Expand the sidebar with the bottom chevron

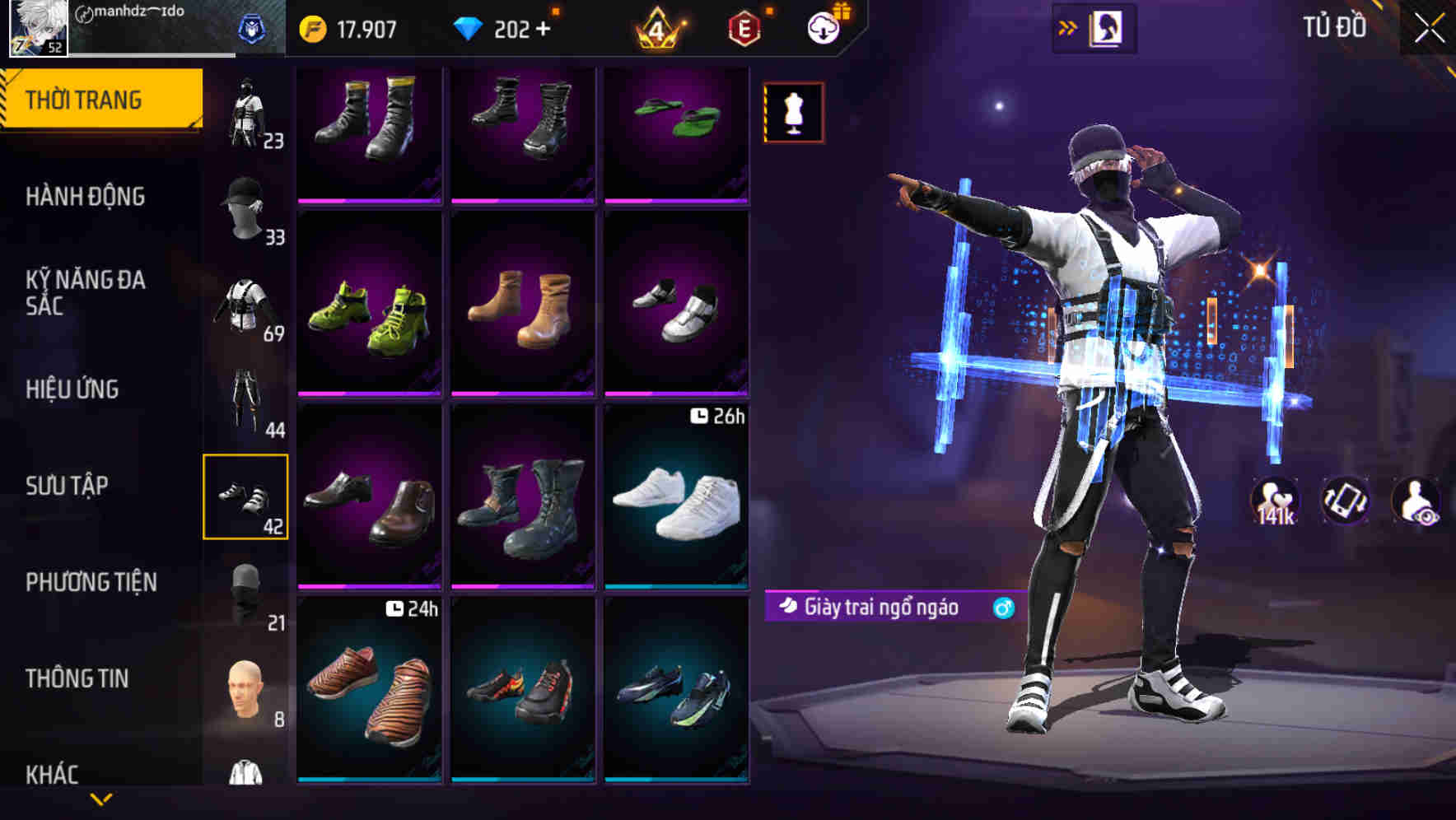click(x=101, y=797)
